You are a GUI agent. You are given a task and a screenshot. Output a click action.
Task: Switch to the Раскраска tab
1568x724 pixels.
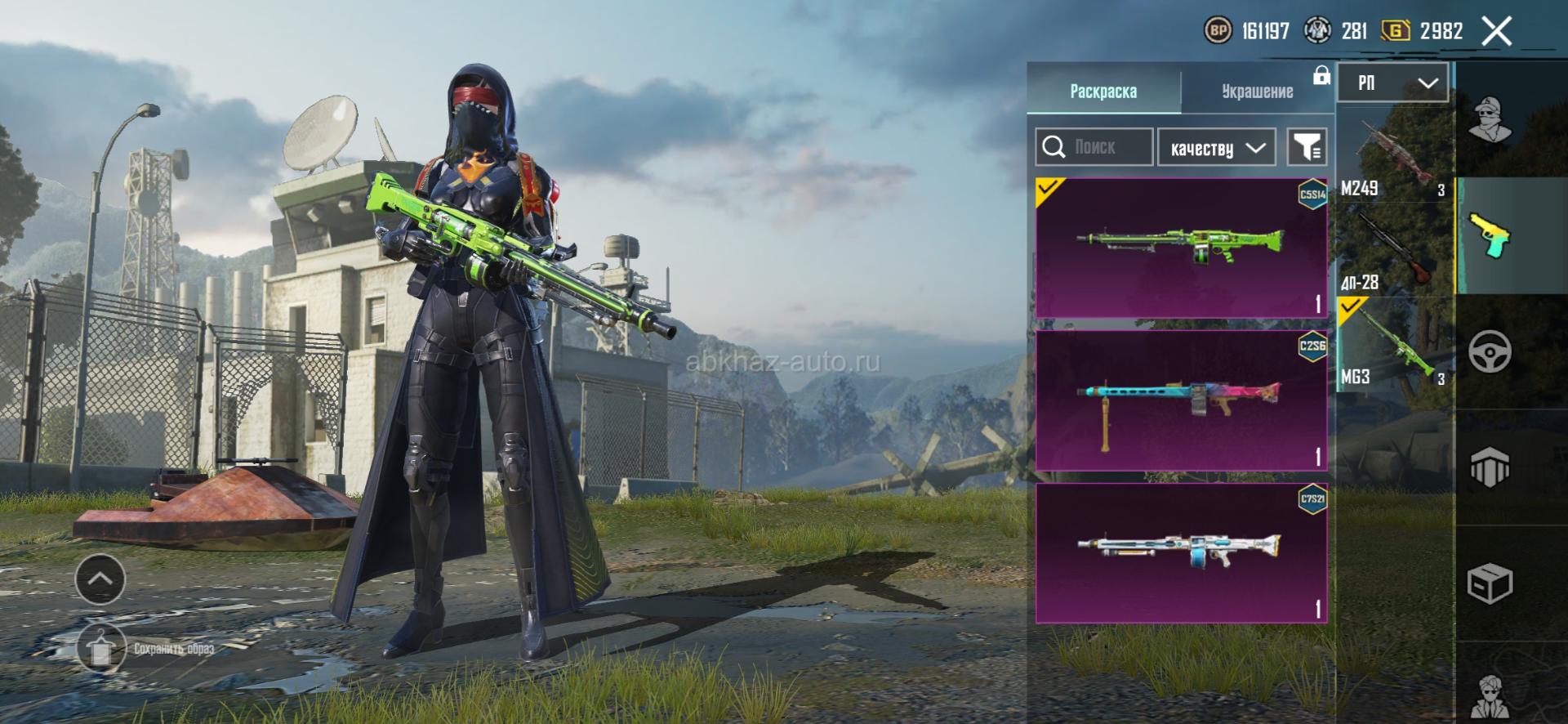(x=1103, y=91)
